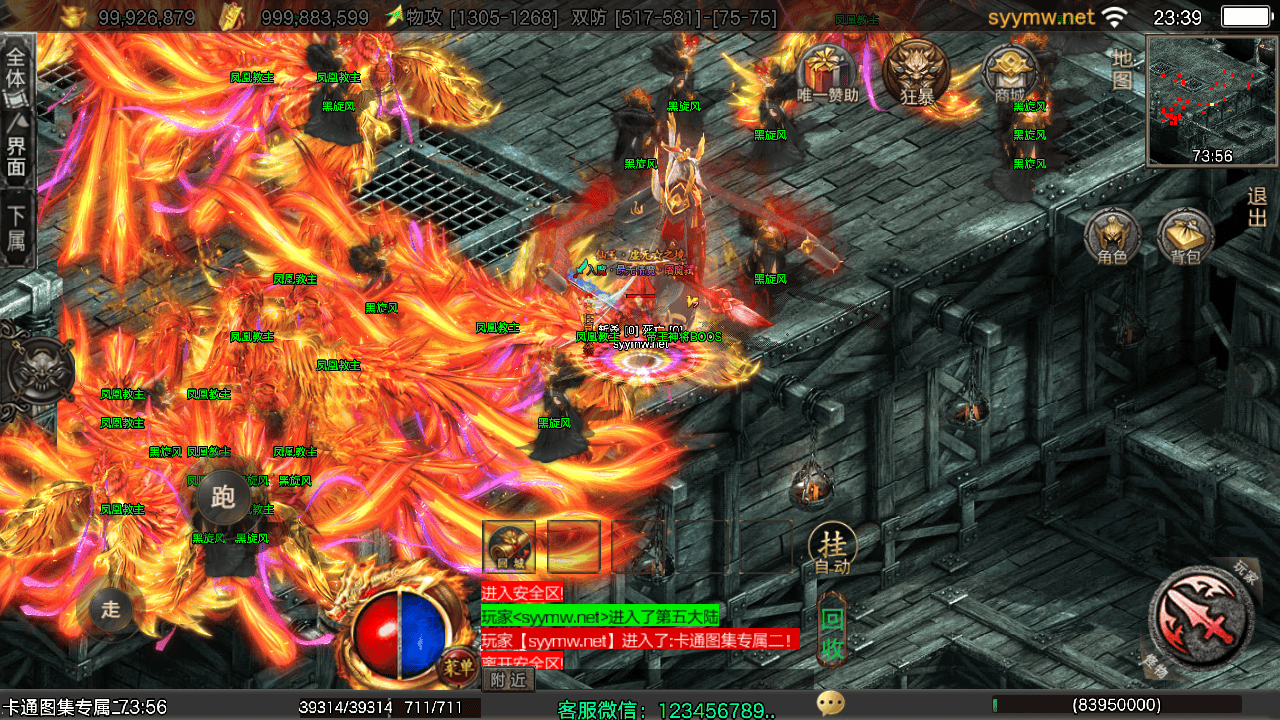Toggle the 跑 run button

coord(223,497)
